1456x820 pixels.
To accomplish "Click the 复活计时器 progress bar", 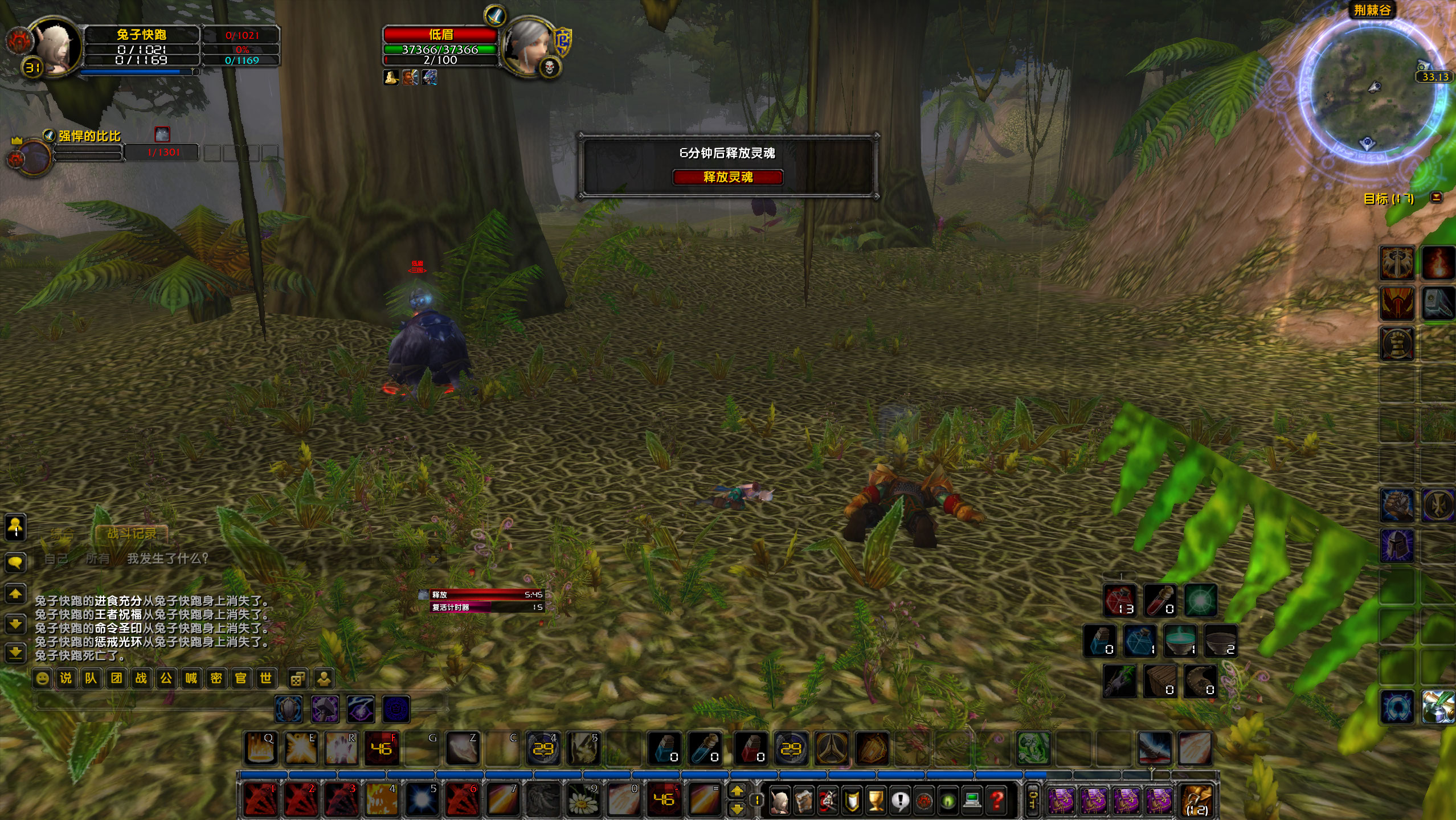I will [x=481, y=606].
